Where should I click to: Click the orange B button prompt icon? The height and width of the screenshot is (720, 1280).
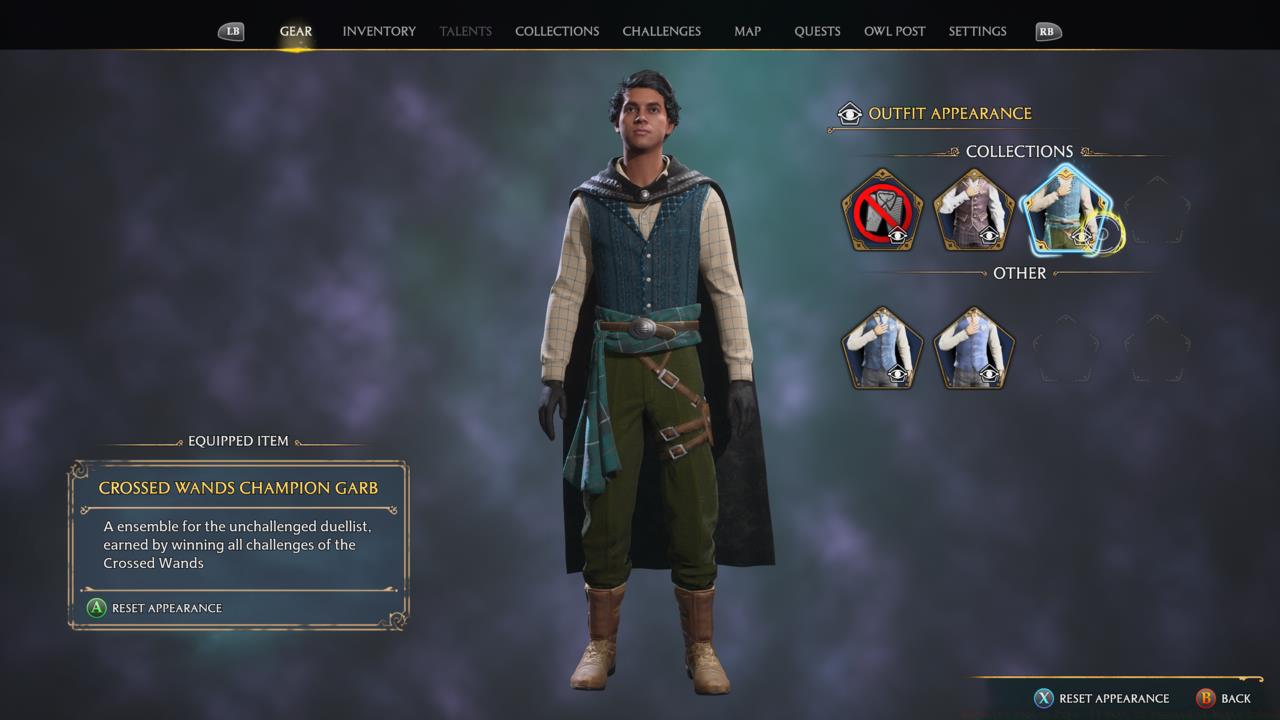pyautogui.click(x=1204, y=698)
